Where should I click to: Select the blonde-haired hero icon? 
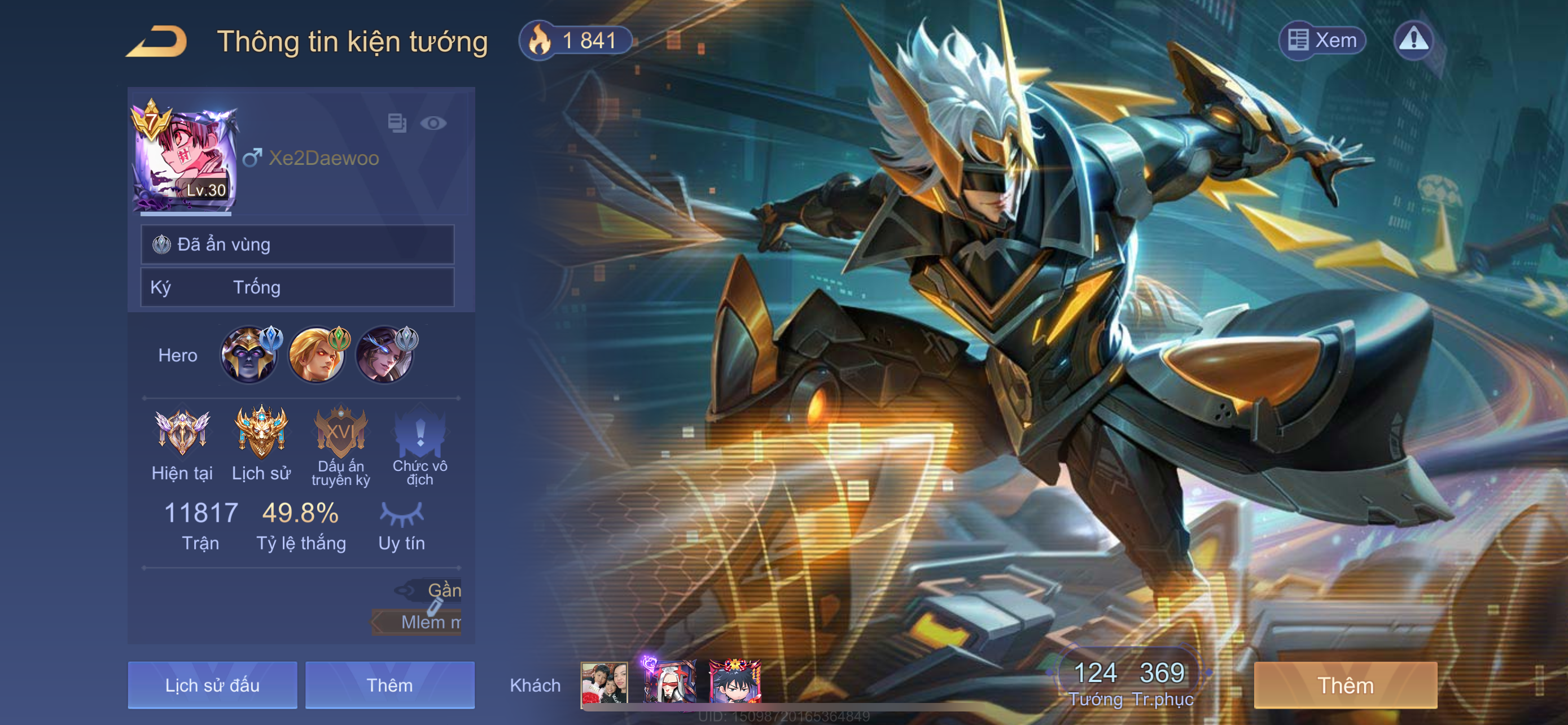tap(317, 355)
